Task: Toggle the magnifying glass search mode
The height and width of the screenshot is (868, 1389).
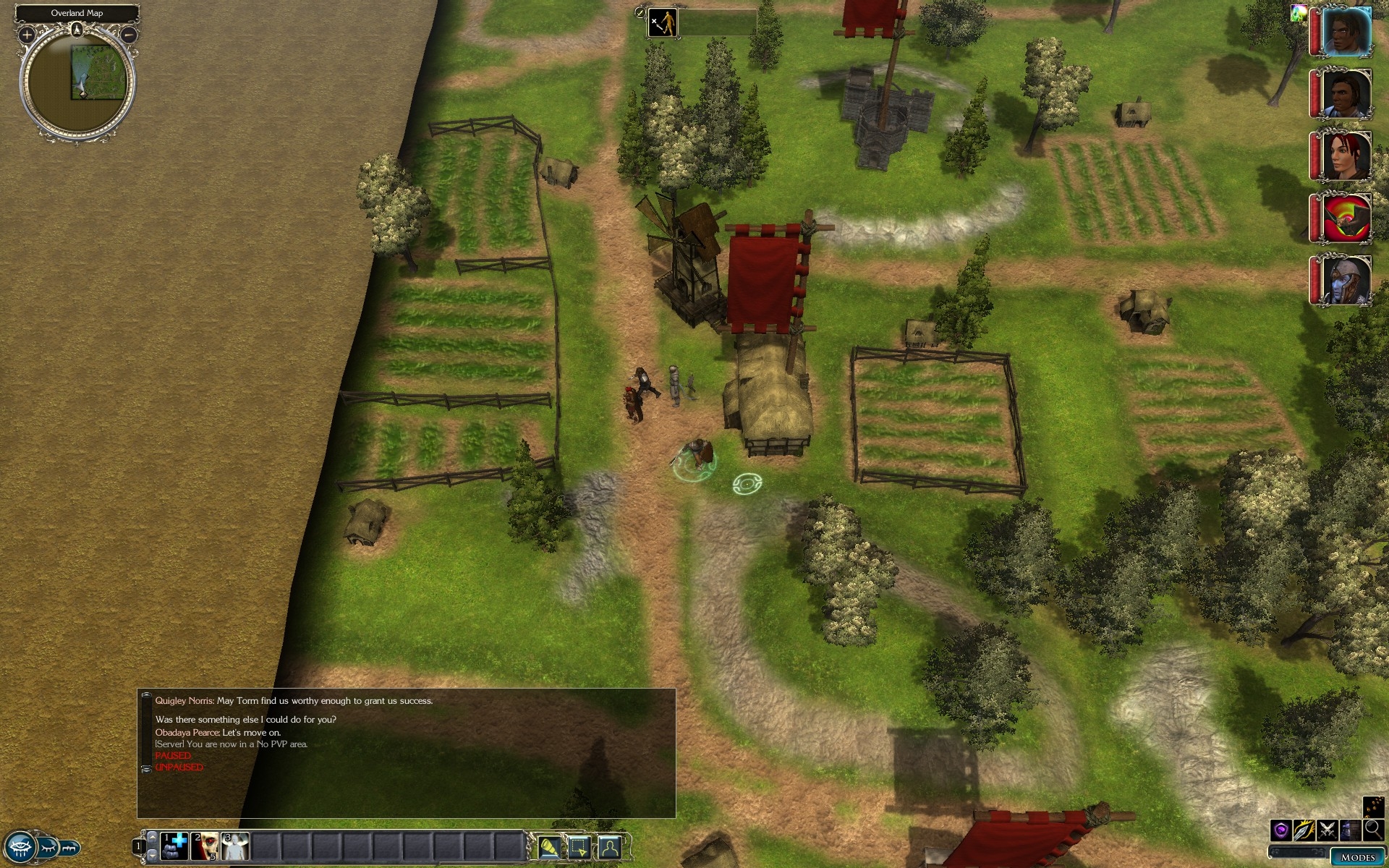Action: point(1372,830)
